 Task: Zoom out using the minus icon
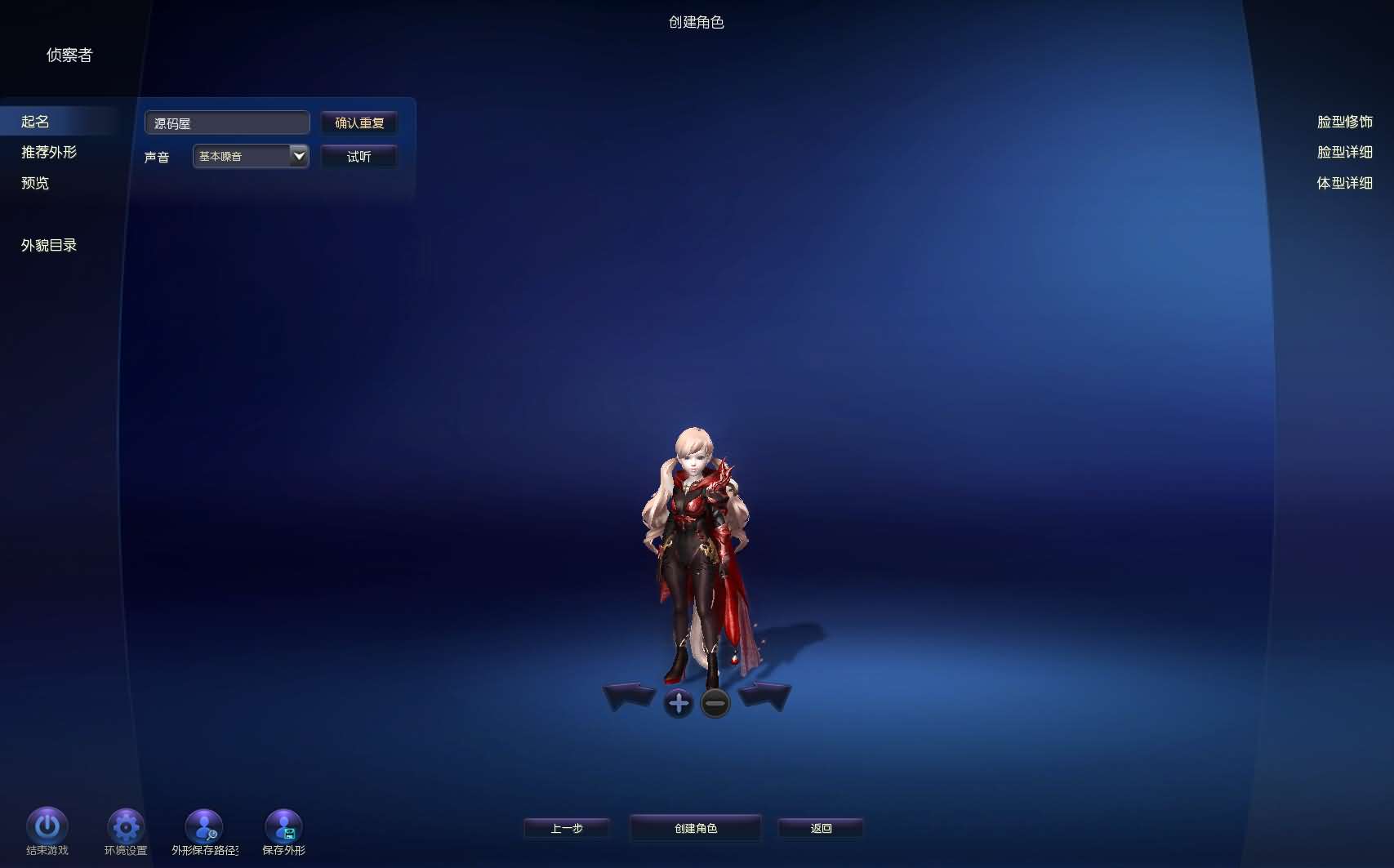(x=715, y=702)
